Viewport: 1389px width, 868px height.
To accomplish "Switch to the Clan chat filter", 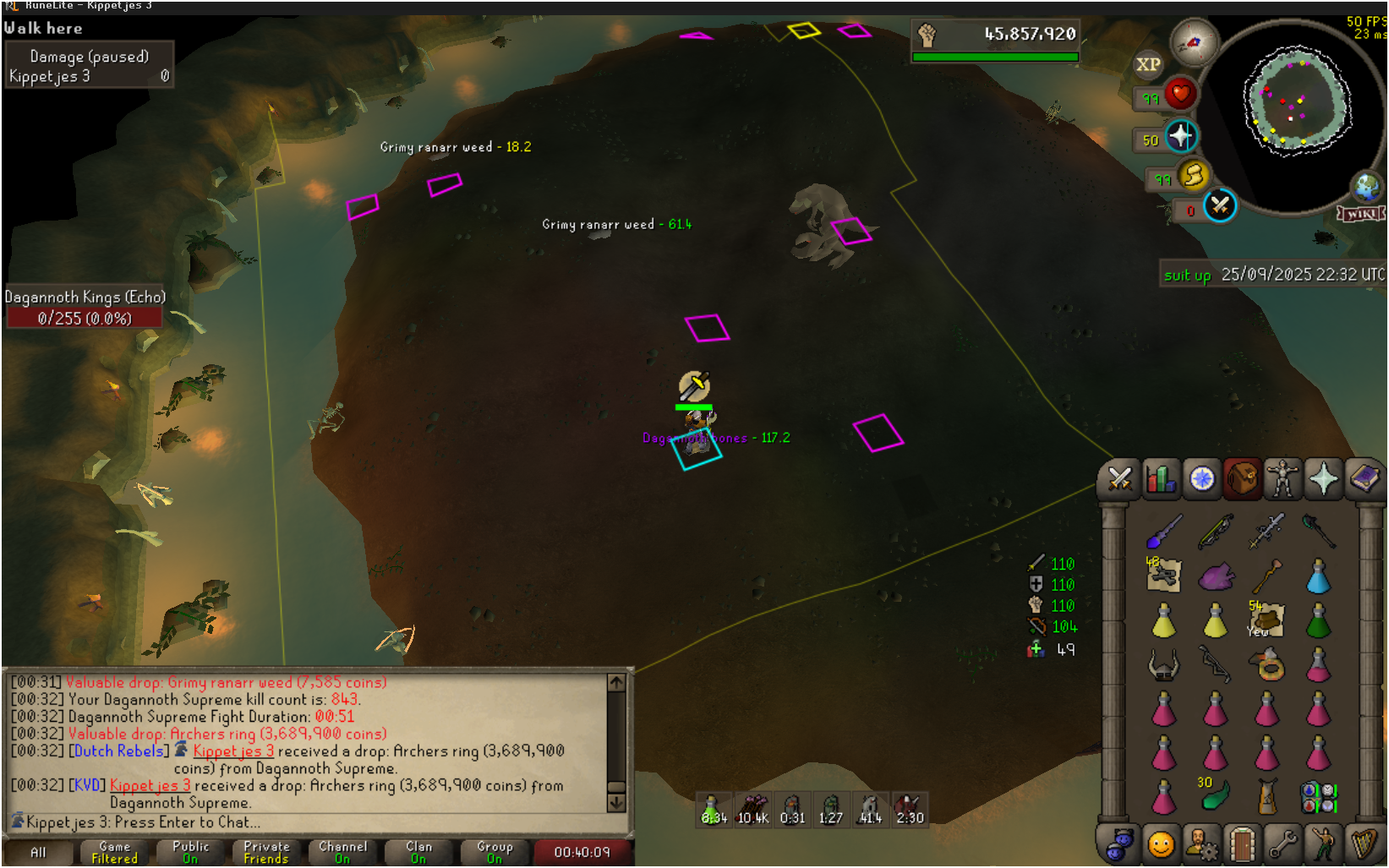I will [x=418, y=852].
